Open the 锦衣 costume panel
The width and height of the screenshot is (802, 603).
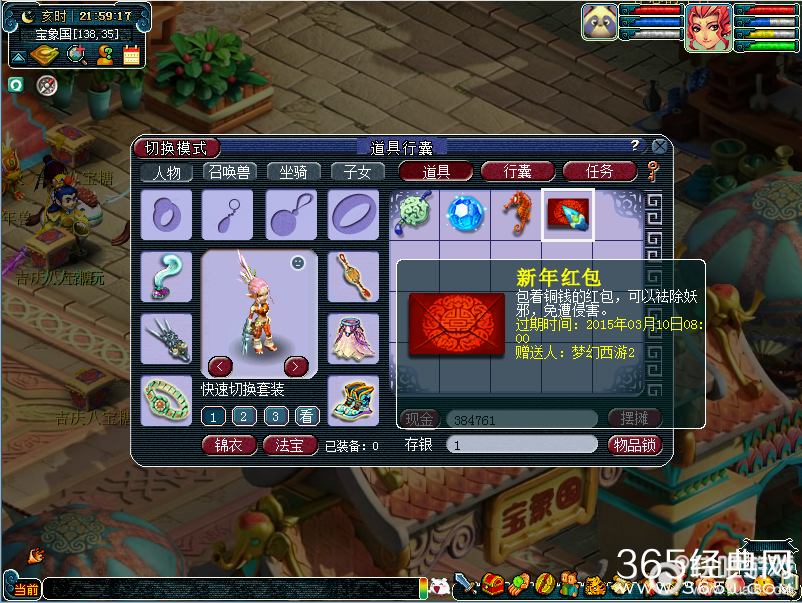(x=229, y=445)
